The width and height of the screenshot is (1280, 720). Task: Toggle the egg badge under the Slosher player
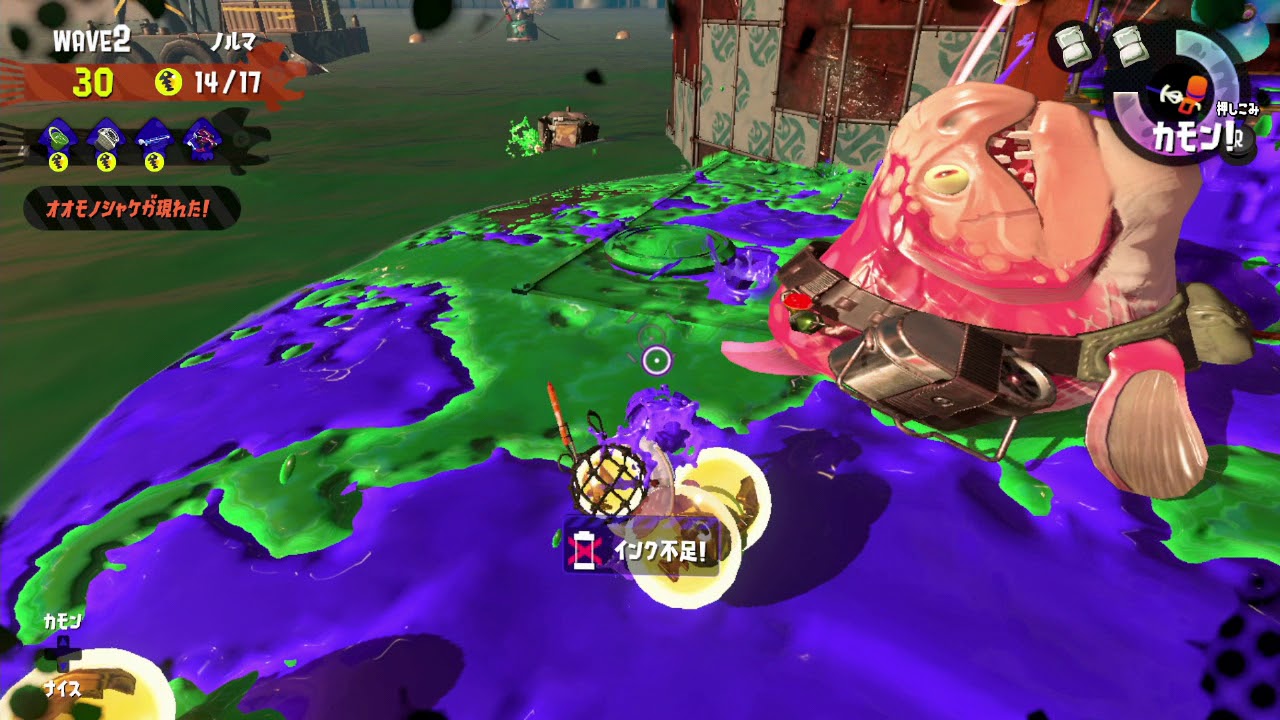coord(58,159)
